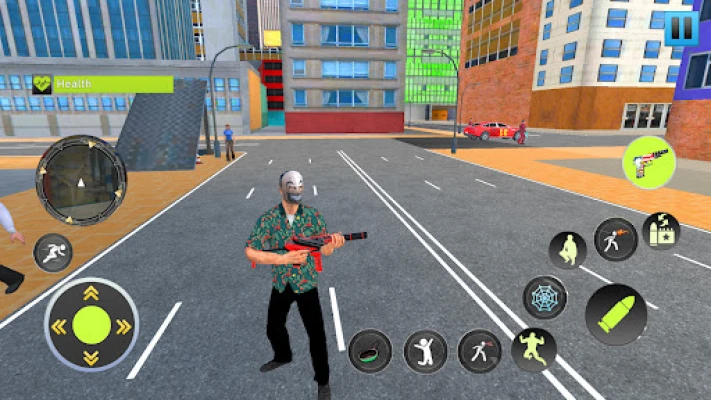The width and height of the screenshot is (711, 400).
Task: Pause the game with the top-right button
Action: pos(681,27)
